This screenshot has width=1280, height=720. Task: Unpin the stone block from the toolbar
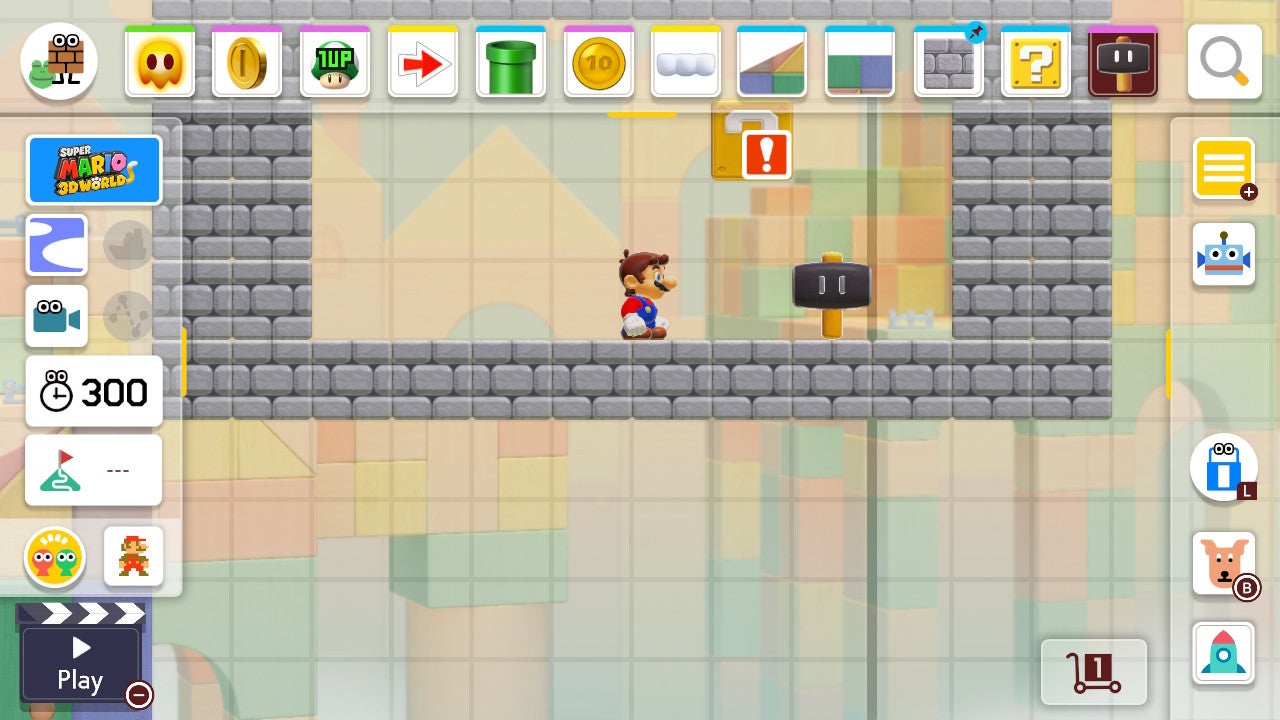click(976, 32)
